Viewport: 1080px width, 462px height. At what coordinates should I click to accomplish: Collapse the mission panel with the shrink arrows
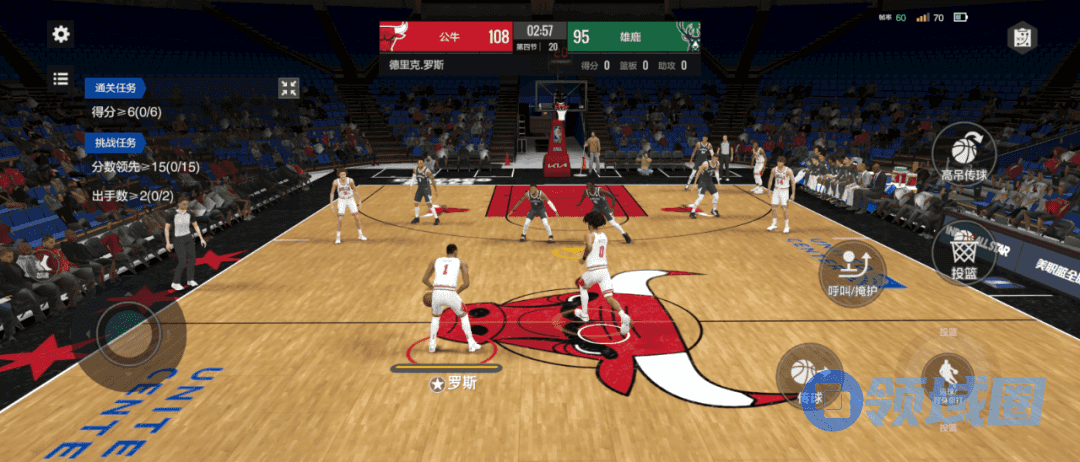289,88
